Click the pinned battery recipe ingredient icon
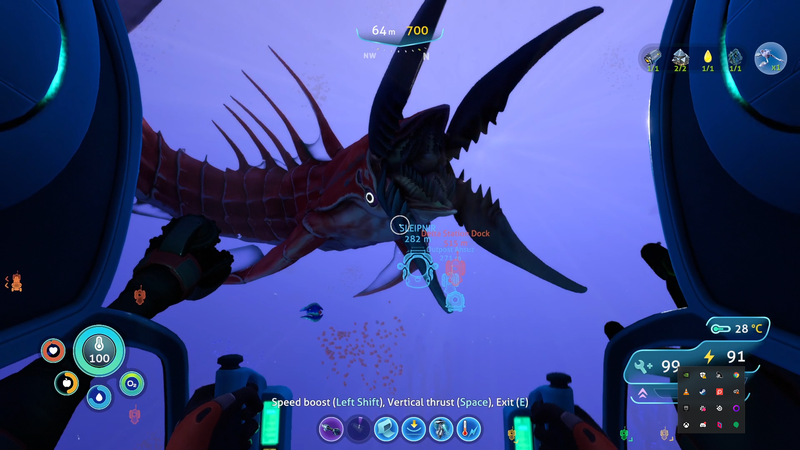Image resolution: width=800 pixels, height=450 pixels. (652, 58)
